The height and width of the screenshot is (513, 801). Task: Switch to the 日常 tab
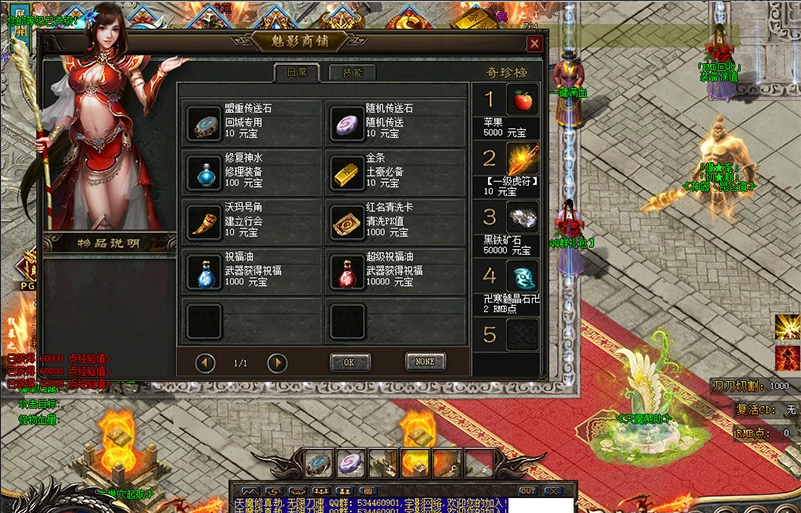pyautogui.click(x=297, y=72)
